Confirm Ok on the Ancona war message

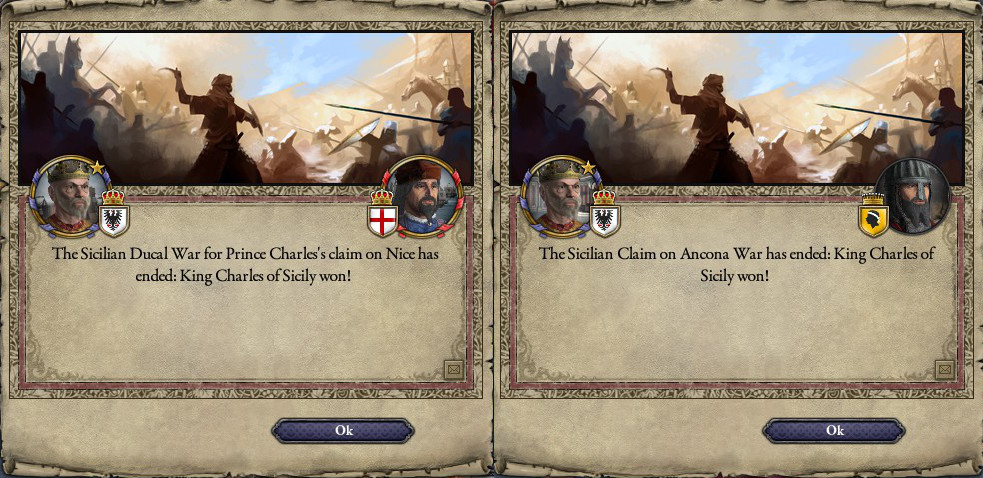[834, 430]
